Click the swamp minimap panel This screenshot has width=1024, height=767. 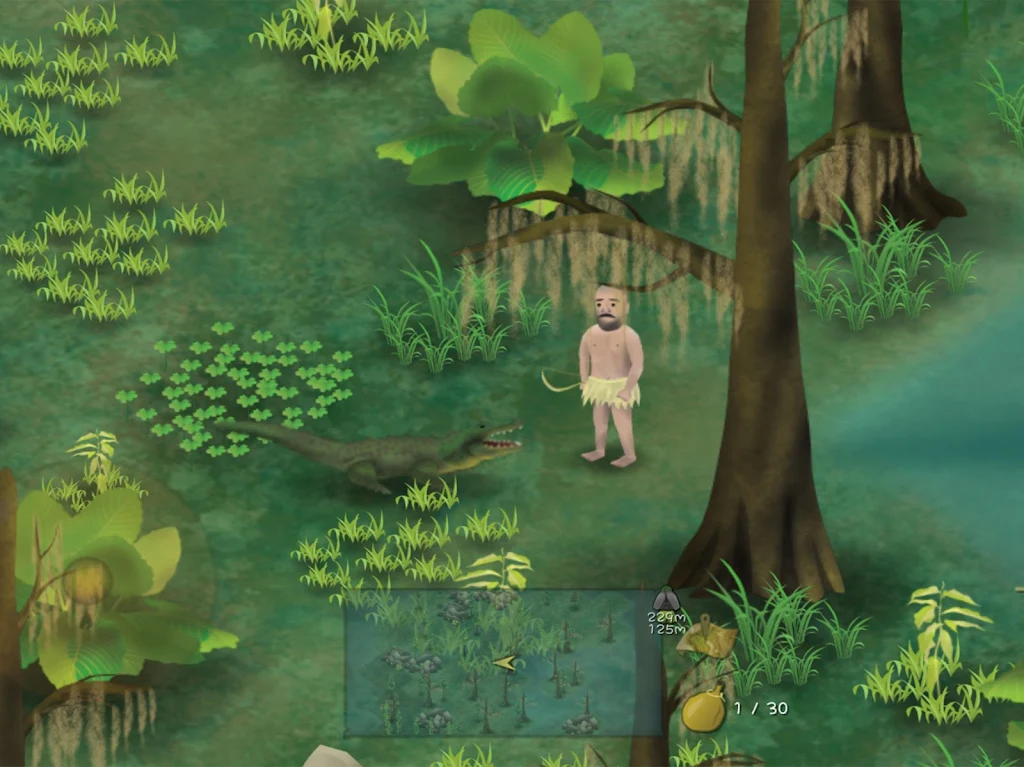pyautogui.click(x=503, y=663)
